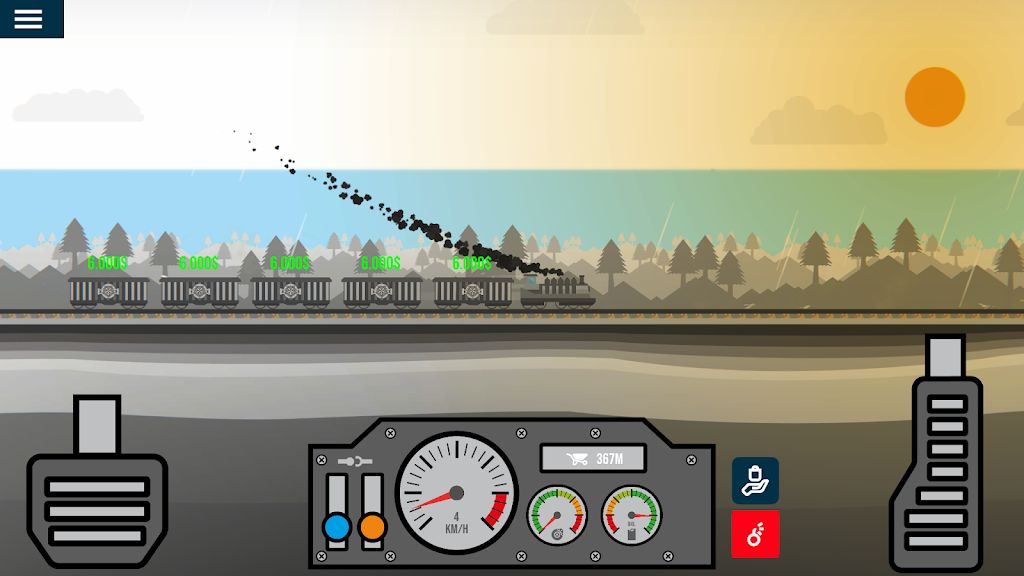Click the blue coupling lever knob
This screenshot has width=1024, height=576.
tap(337, 526)
